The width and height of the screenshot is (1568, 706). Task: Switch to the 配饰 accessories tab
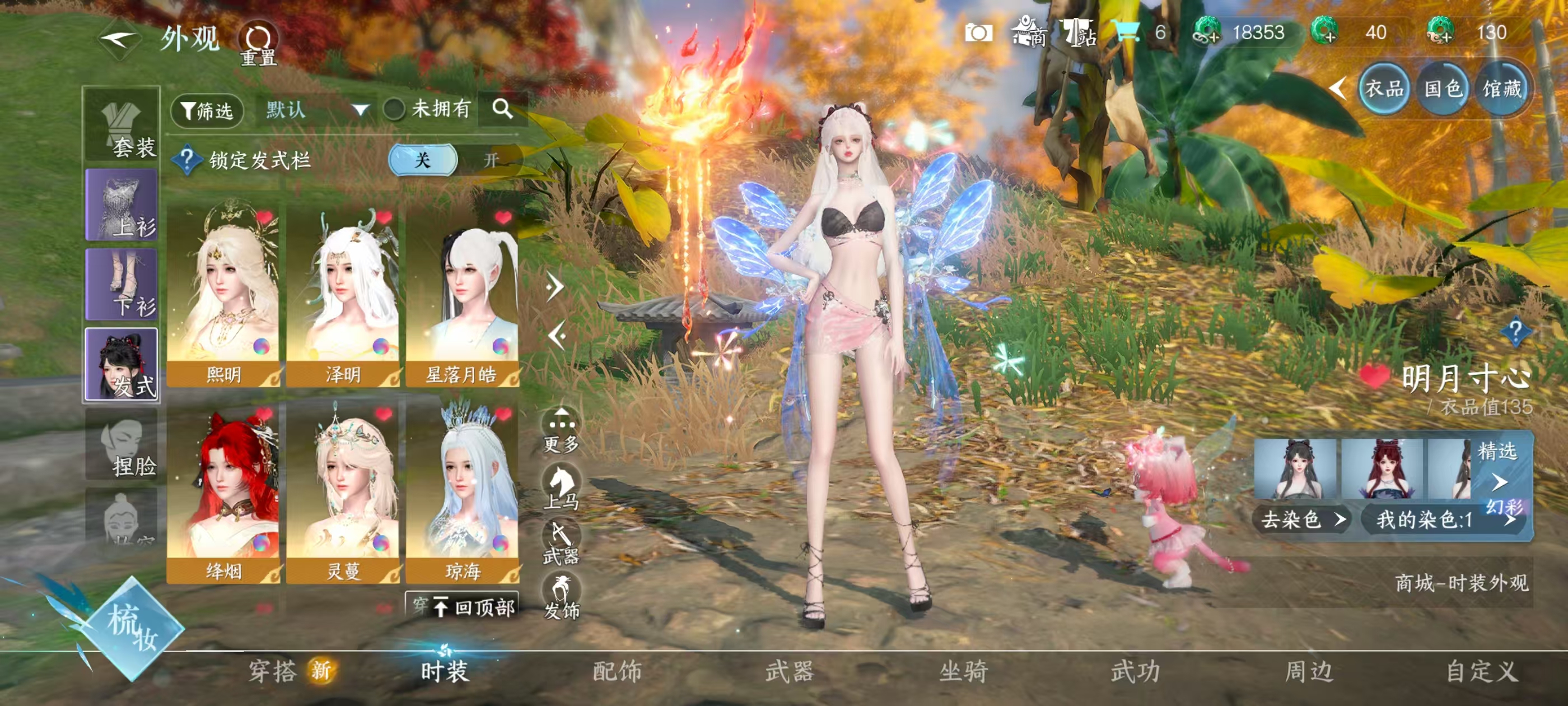click(617, 671)
